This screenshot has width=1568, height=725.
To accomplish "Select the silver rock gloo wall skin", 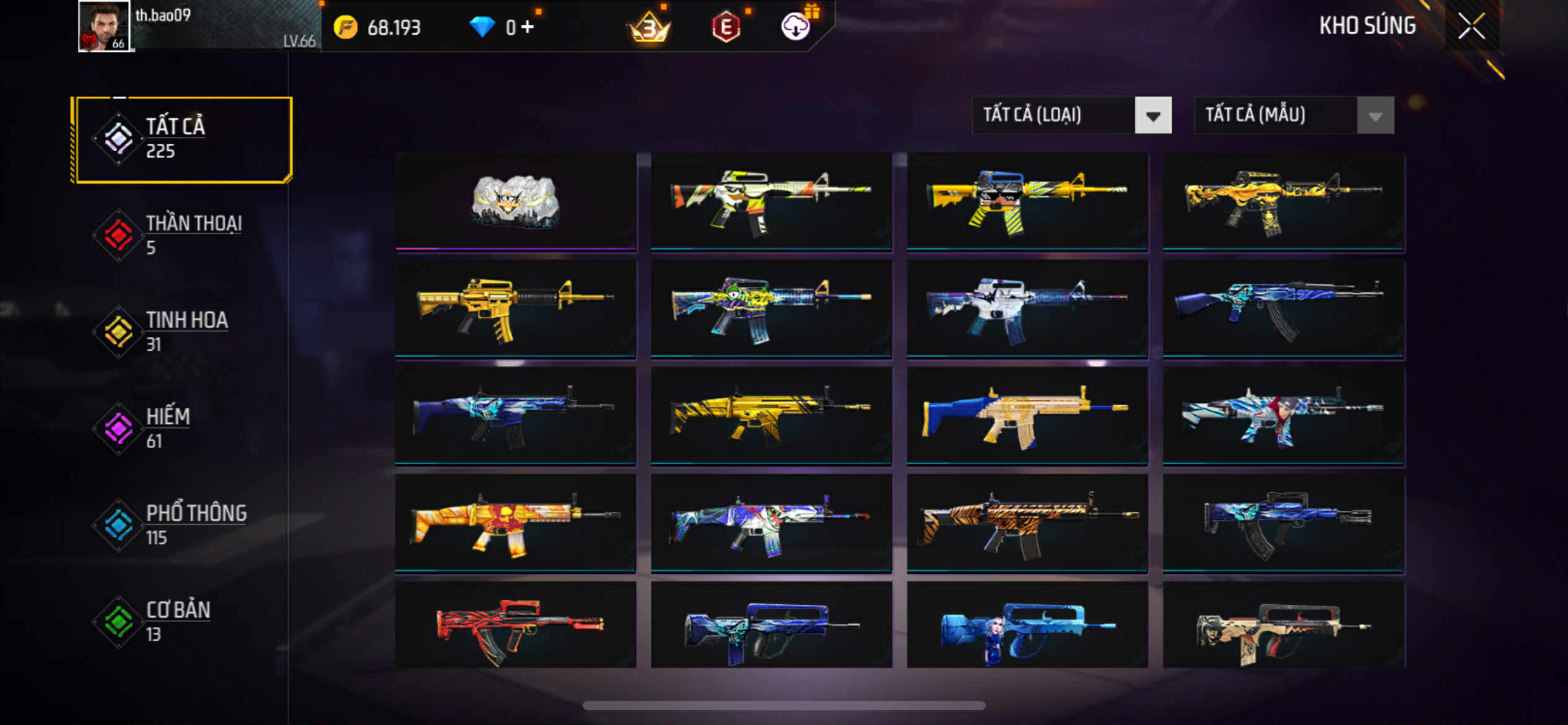I will click(x=515, y=201).
